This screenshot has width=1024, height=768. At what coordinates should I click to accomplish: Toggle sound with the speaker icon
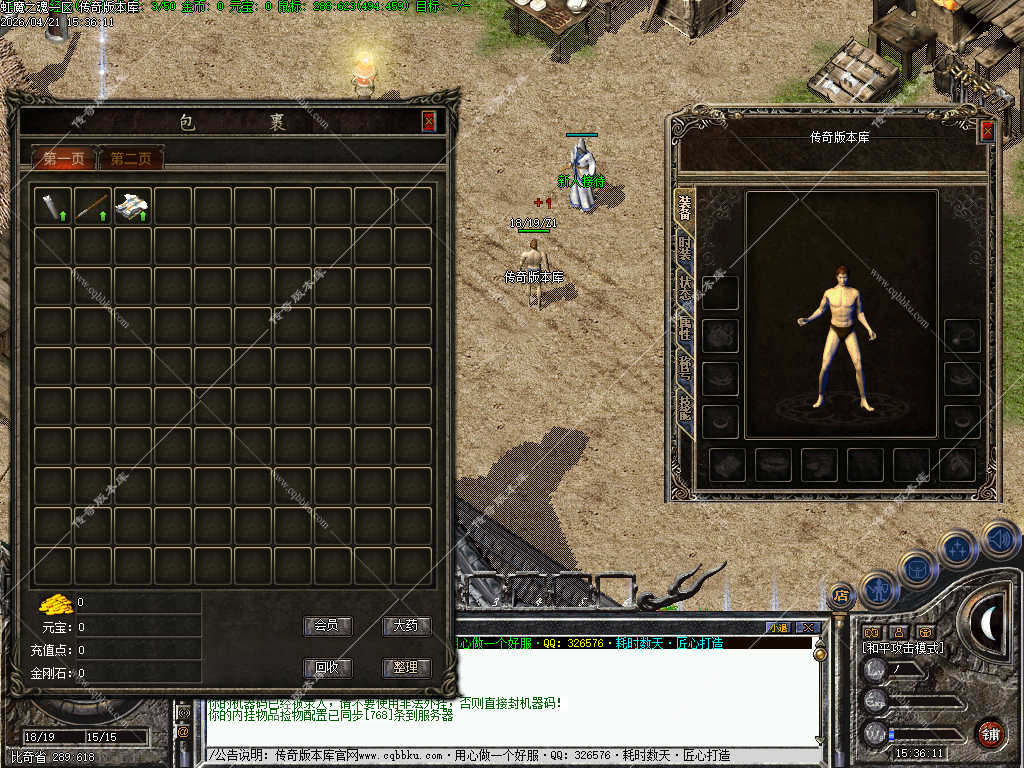999,539
